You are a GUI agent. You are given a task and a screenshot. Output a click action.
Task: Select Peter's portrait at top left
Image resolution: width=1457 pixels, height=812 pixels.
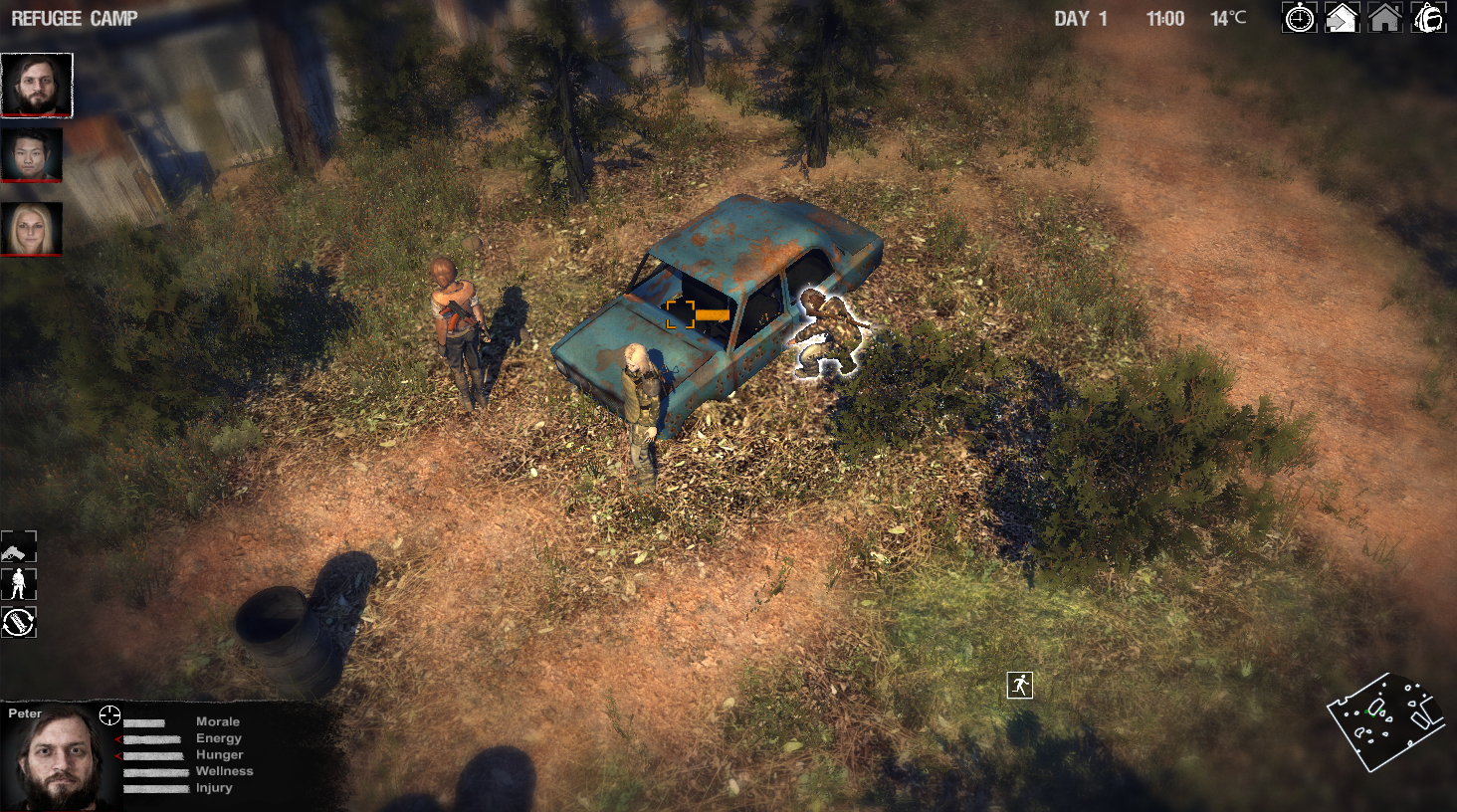click(36, 85)
